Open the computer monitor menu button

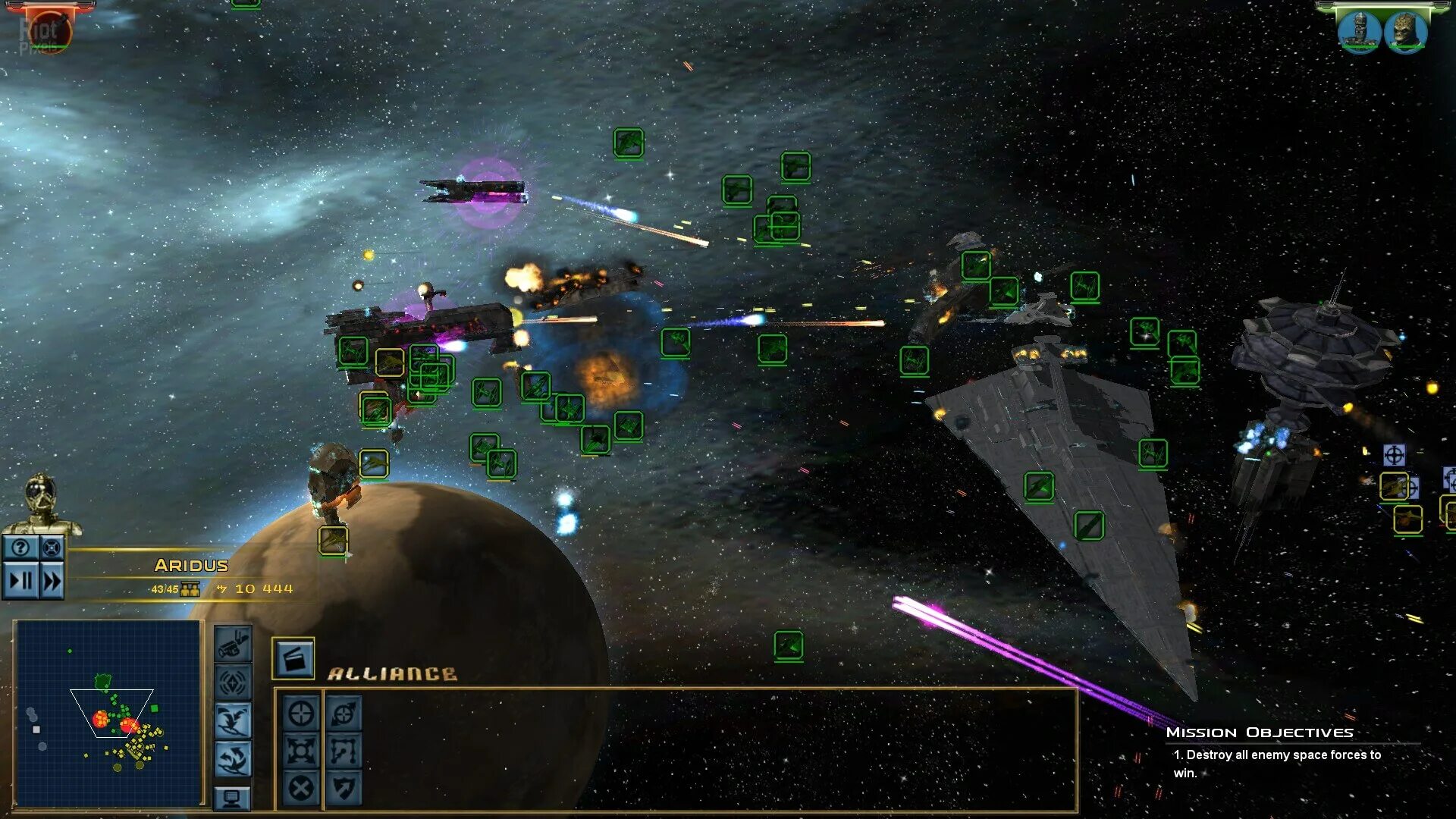point(233,798)
